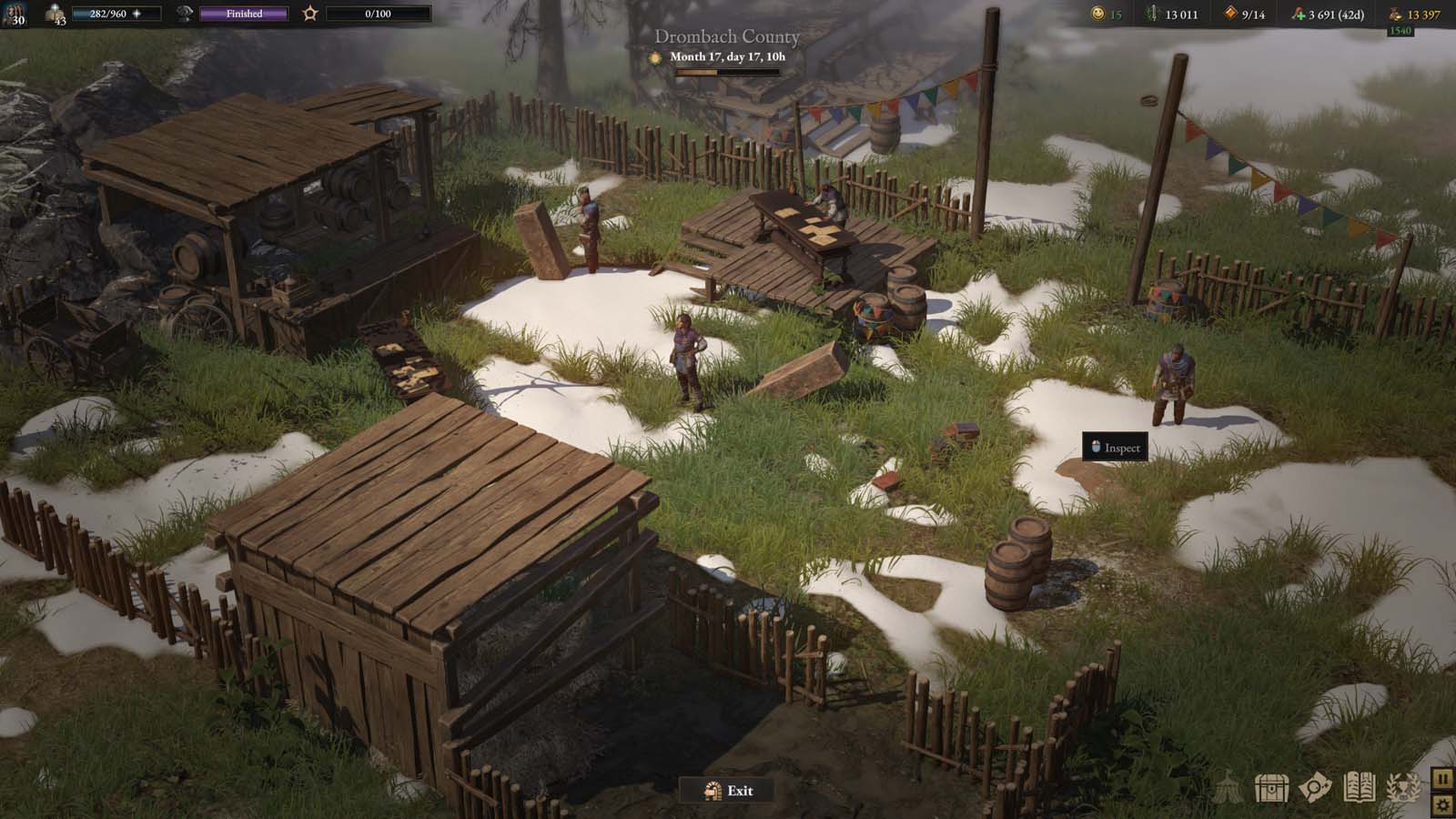Image resolution: width=1456 pixels, height=819 pixels.
Task: Click the eye icon beside the Finished bar
Action: (185, 14)
